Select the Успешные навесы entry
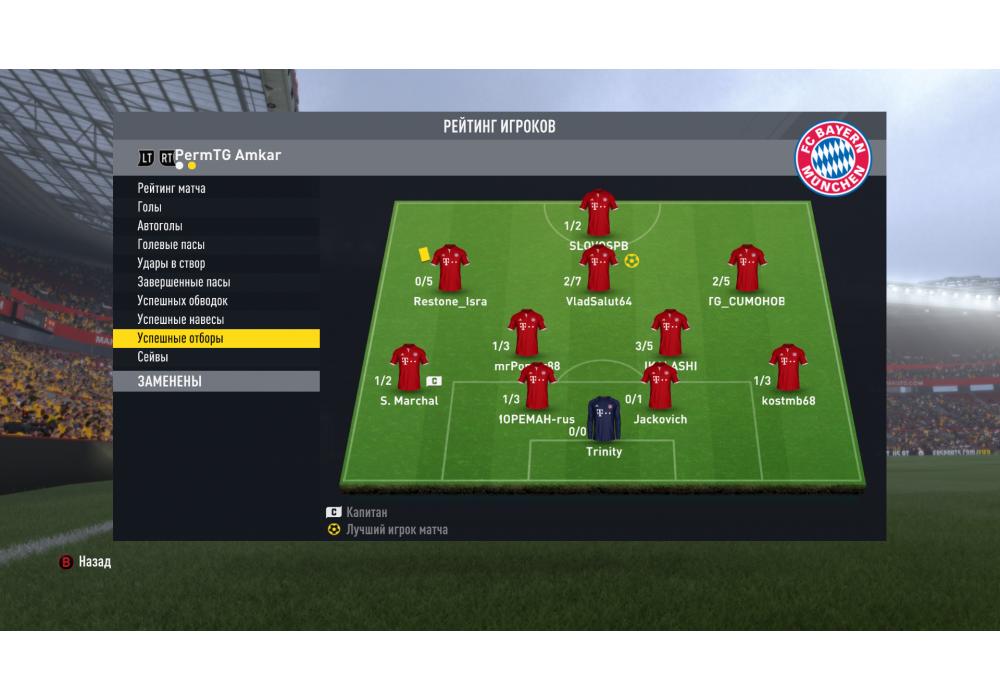This screenshot has height=700, width=1000. [180, 320]
